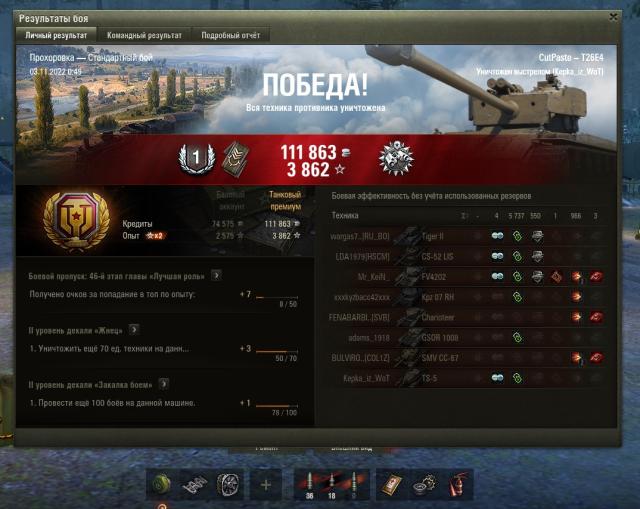
Task: Open the Подробный отчёт tab
Action: [228, 35]
